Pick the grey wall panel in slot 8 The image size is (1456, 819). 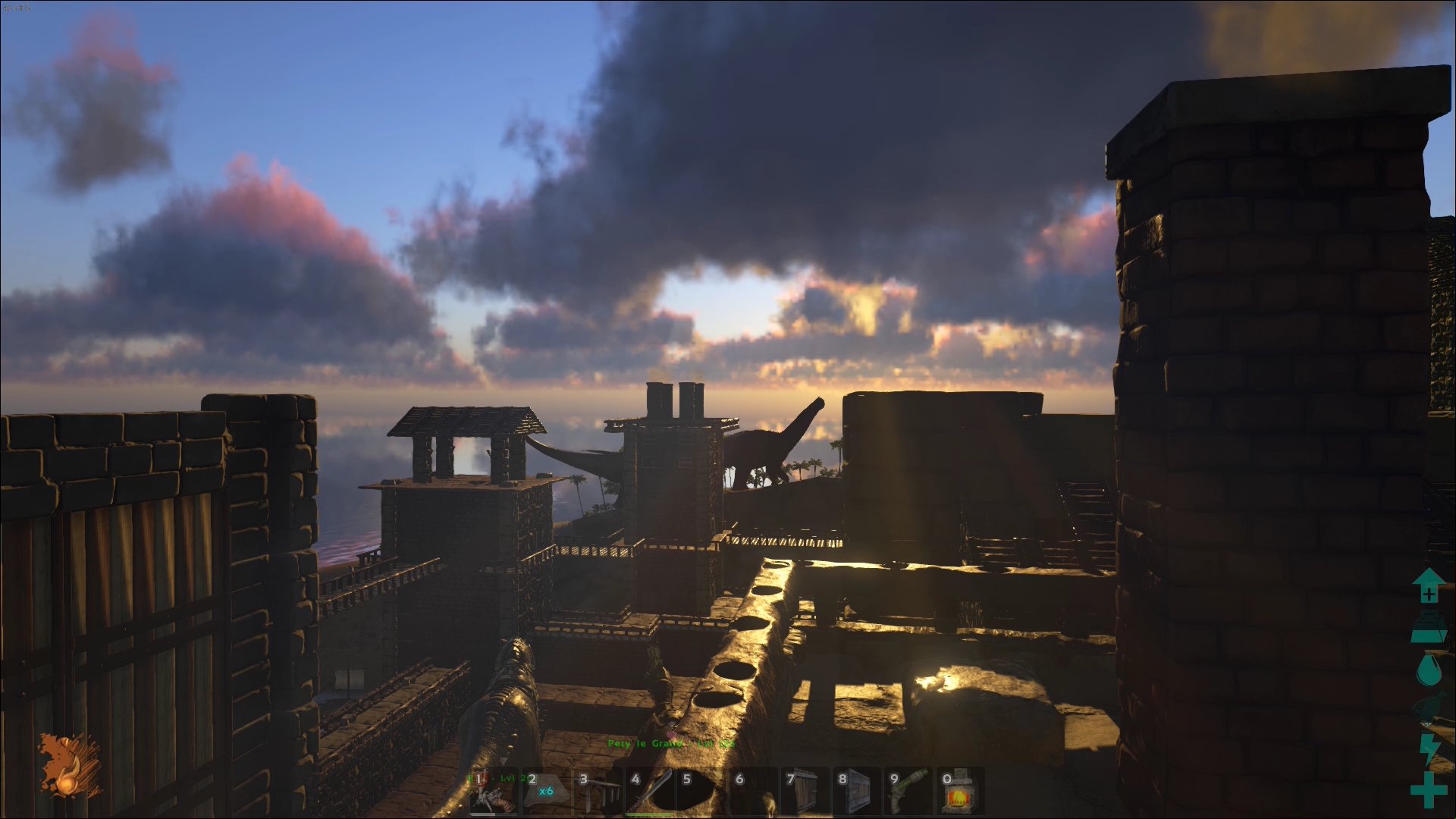click(x=856, y=791)
